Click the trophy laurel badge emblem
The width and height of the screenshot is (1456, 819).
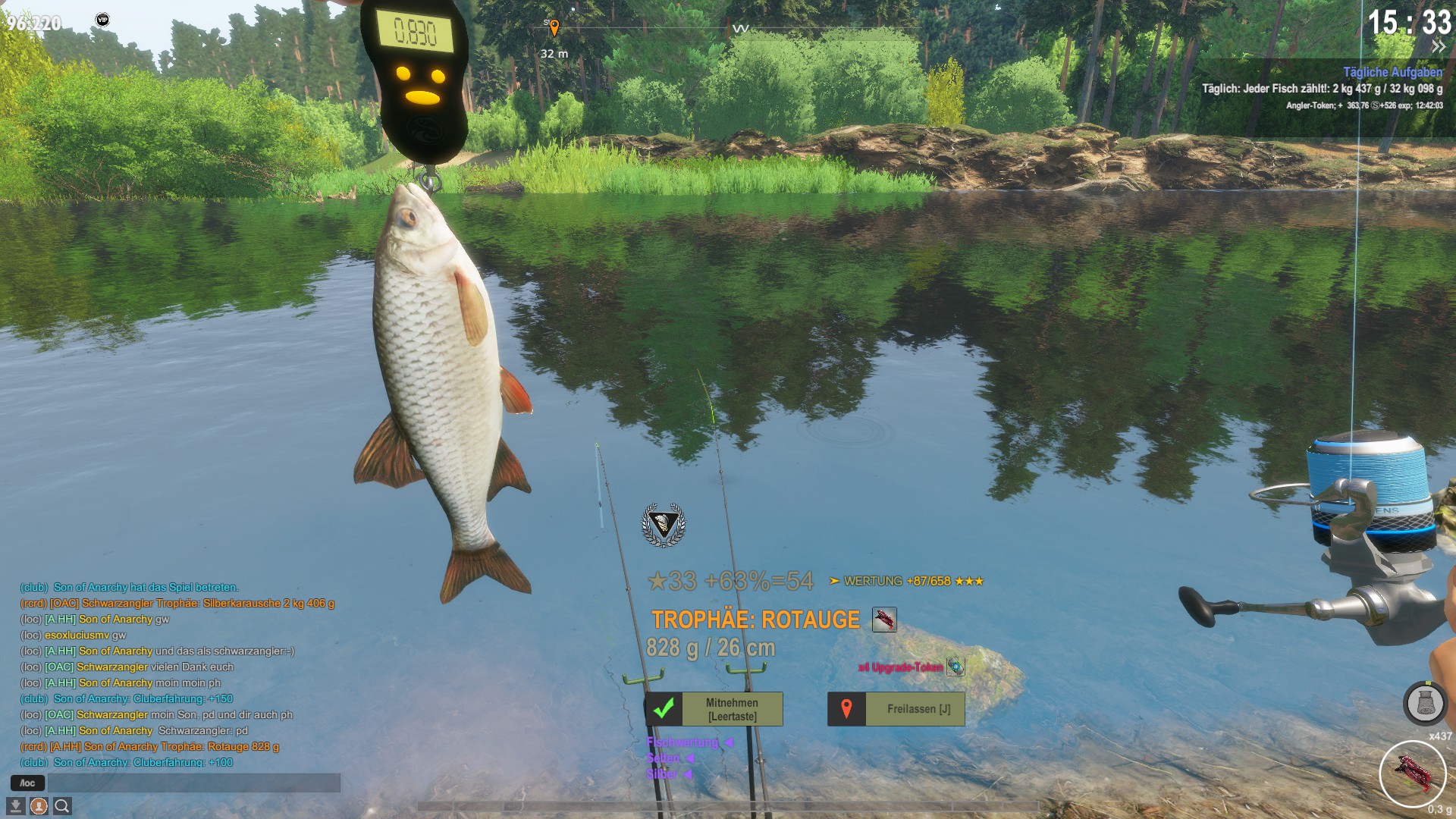[664, 524]
